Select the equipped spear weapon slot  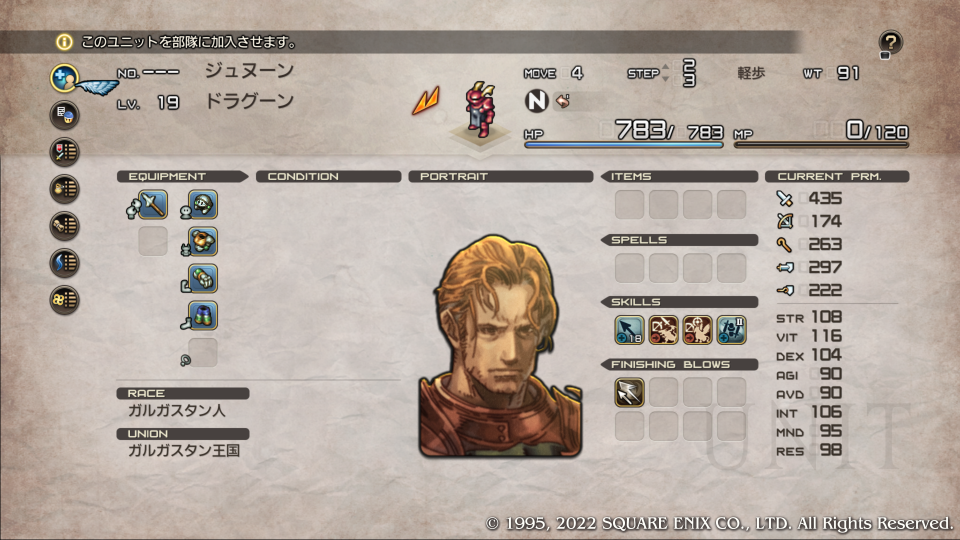click(x=153, y=205)
